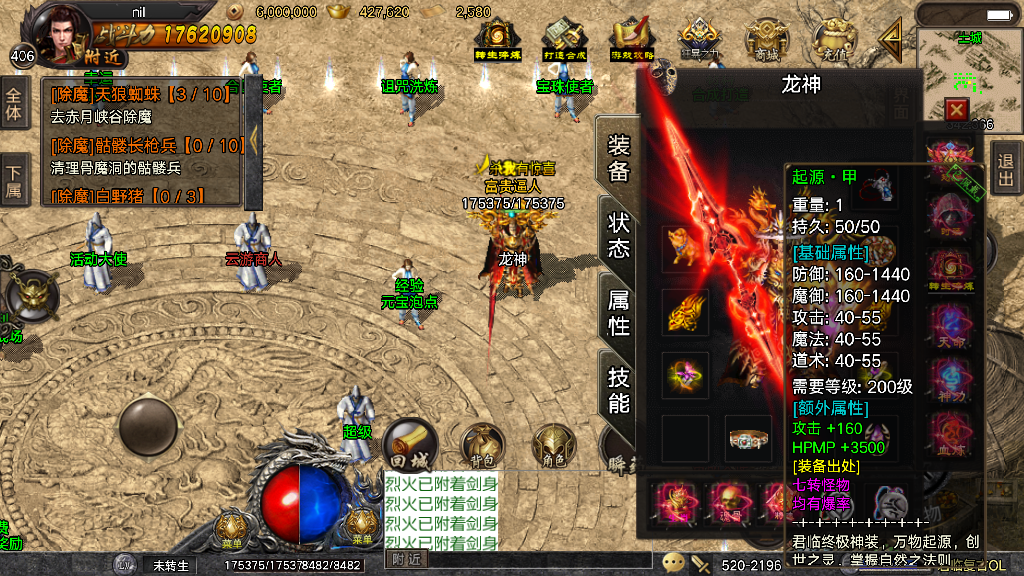
Task: Switch to the 装备 equipment tab
Action: [x=618, y=158]
